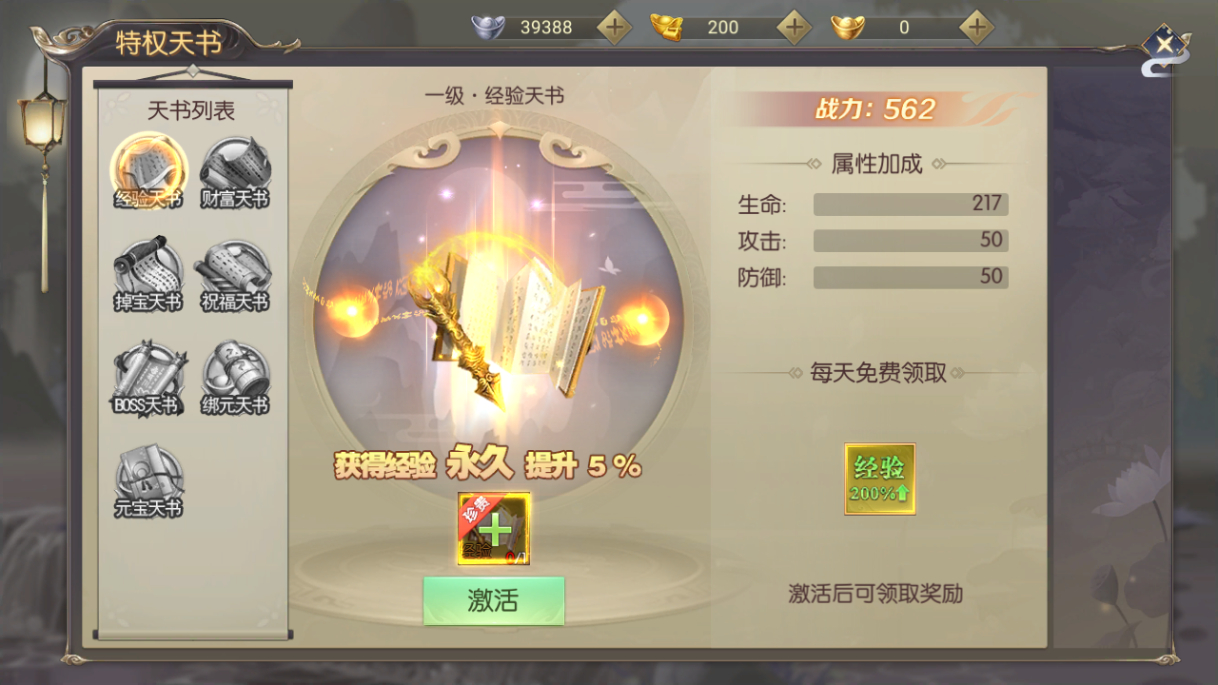Image resolution: width=1218 pixels, height=685 pixels.
Task: Select 经验天书 in the book list
Action: (x=148, y=170)
